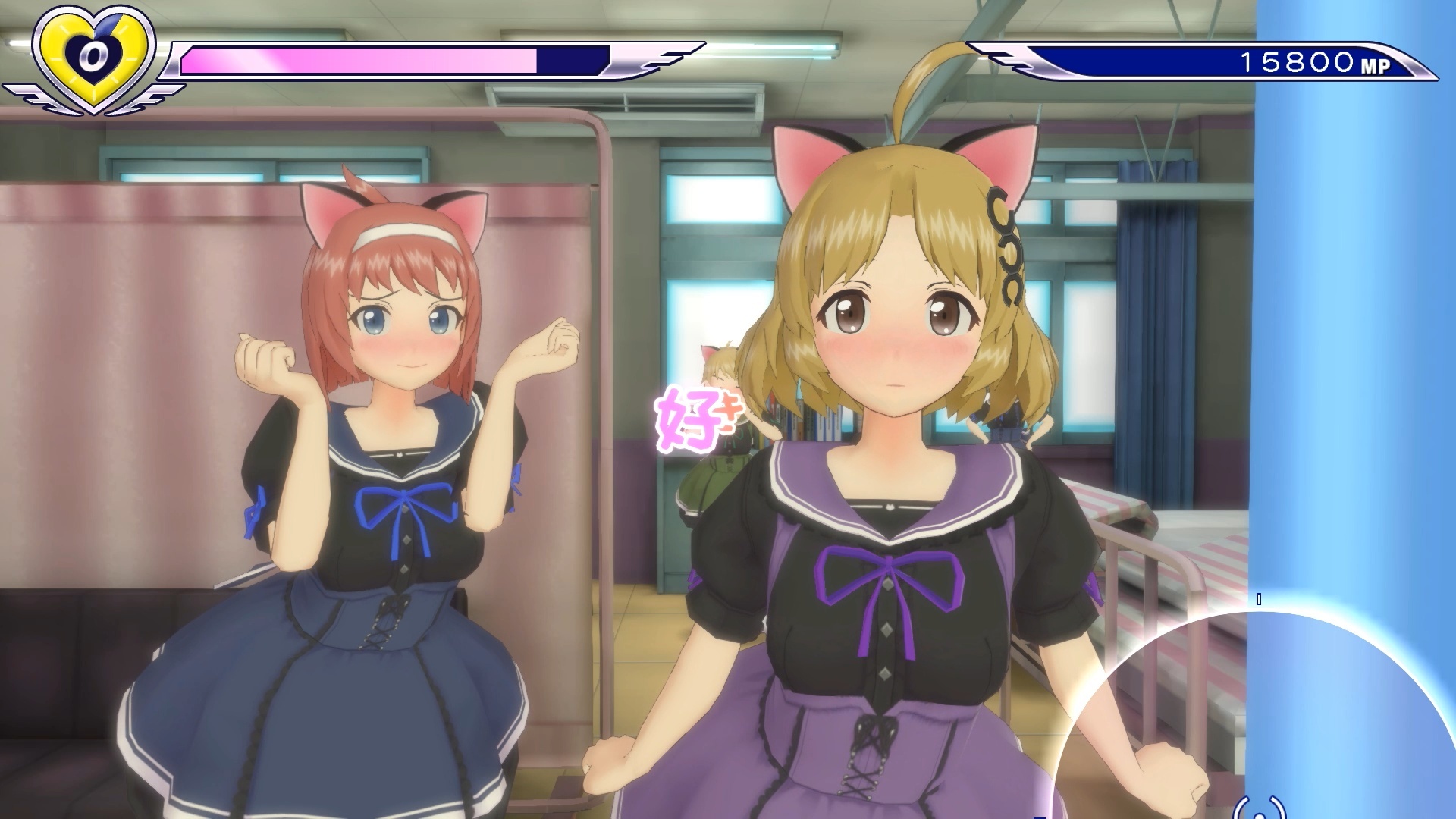Click the small demon icon inside the reticle

[1259, 811]
